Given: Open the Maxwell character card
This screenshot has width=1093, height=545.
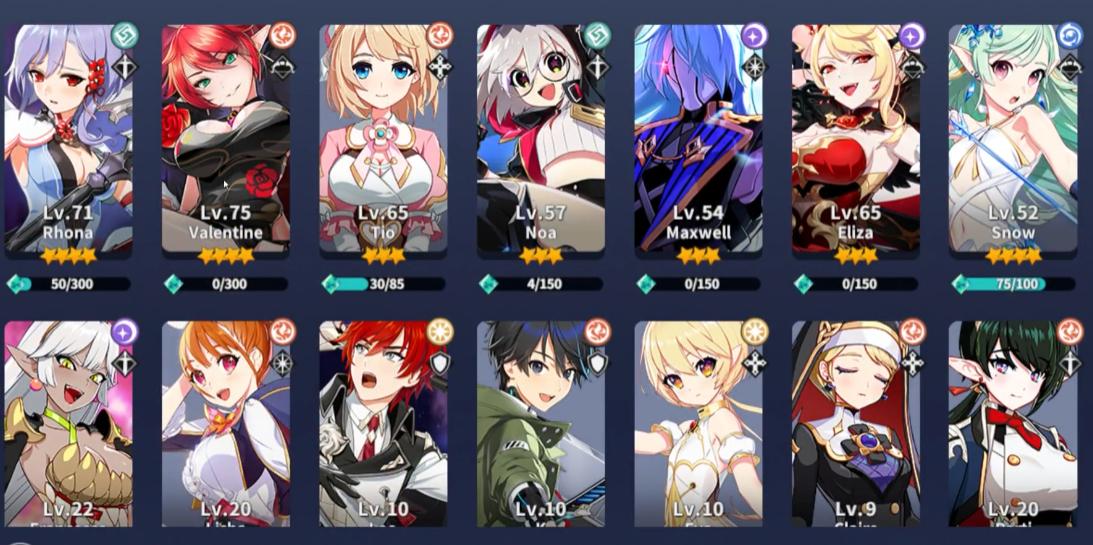Looking at the screenshot, I should (698, 138).
